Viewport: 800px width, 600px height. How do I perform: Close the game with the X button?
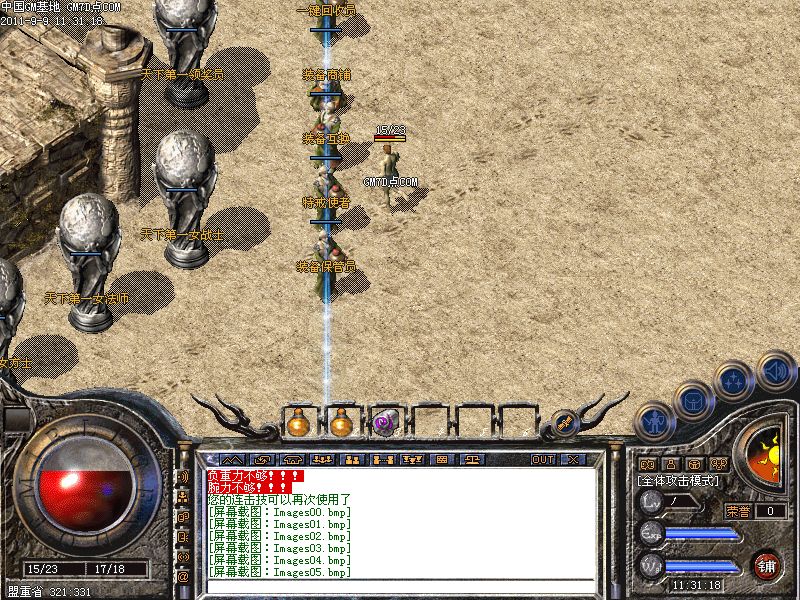click(x=573, y=459)
